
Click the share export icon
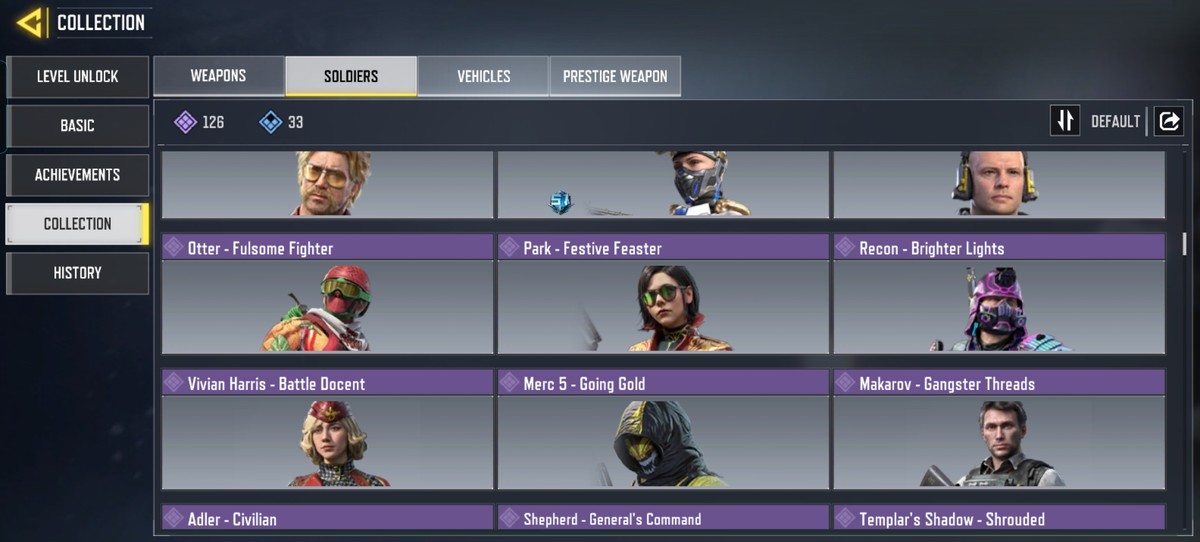click(1168, 121)
